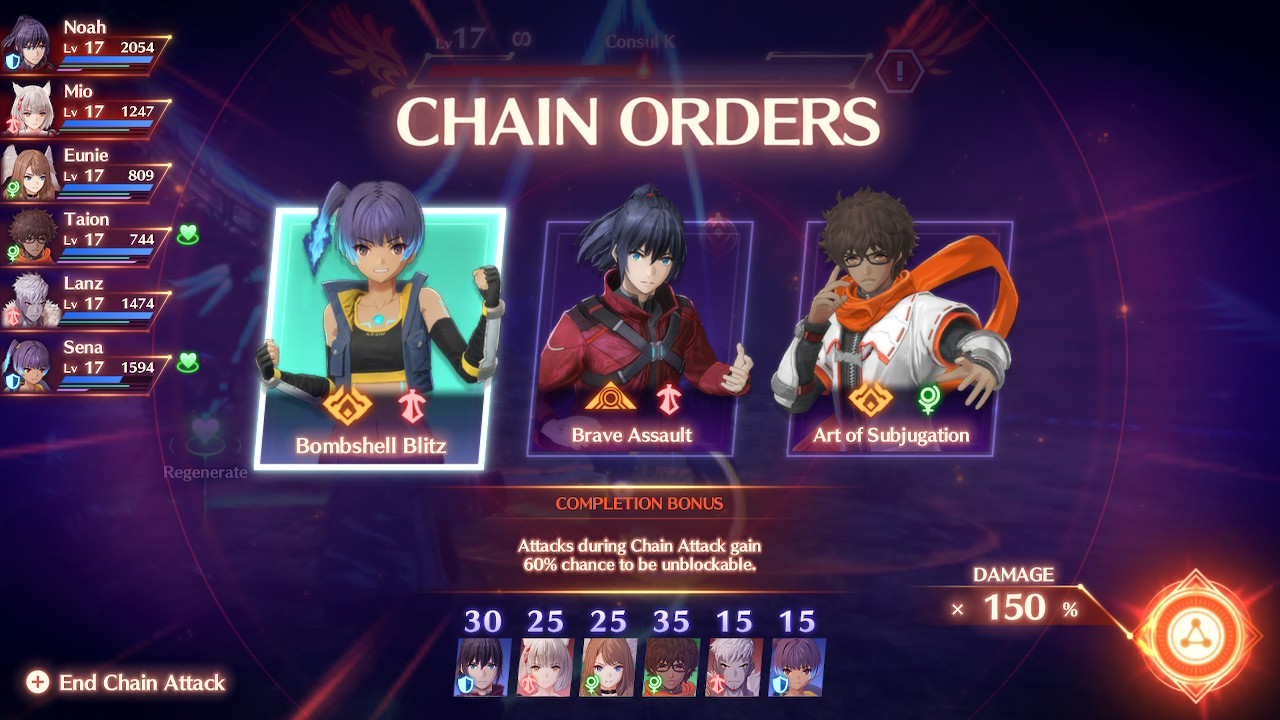
Task: Select Noah's 30-point portrait in the bottom row
Action: tap(483, 667)
